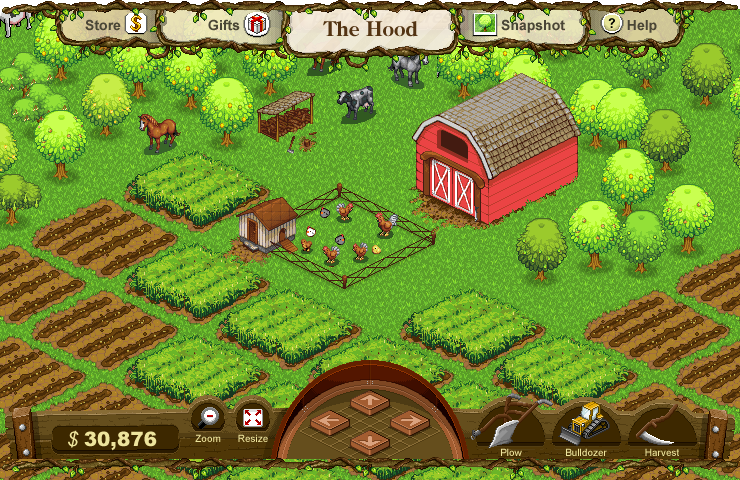The height and width of the screenshot is (480, 740).
Task: Open the Store menu
Action: [x=114, y=25]
